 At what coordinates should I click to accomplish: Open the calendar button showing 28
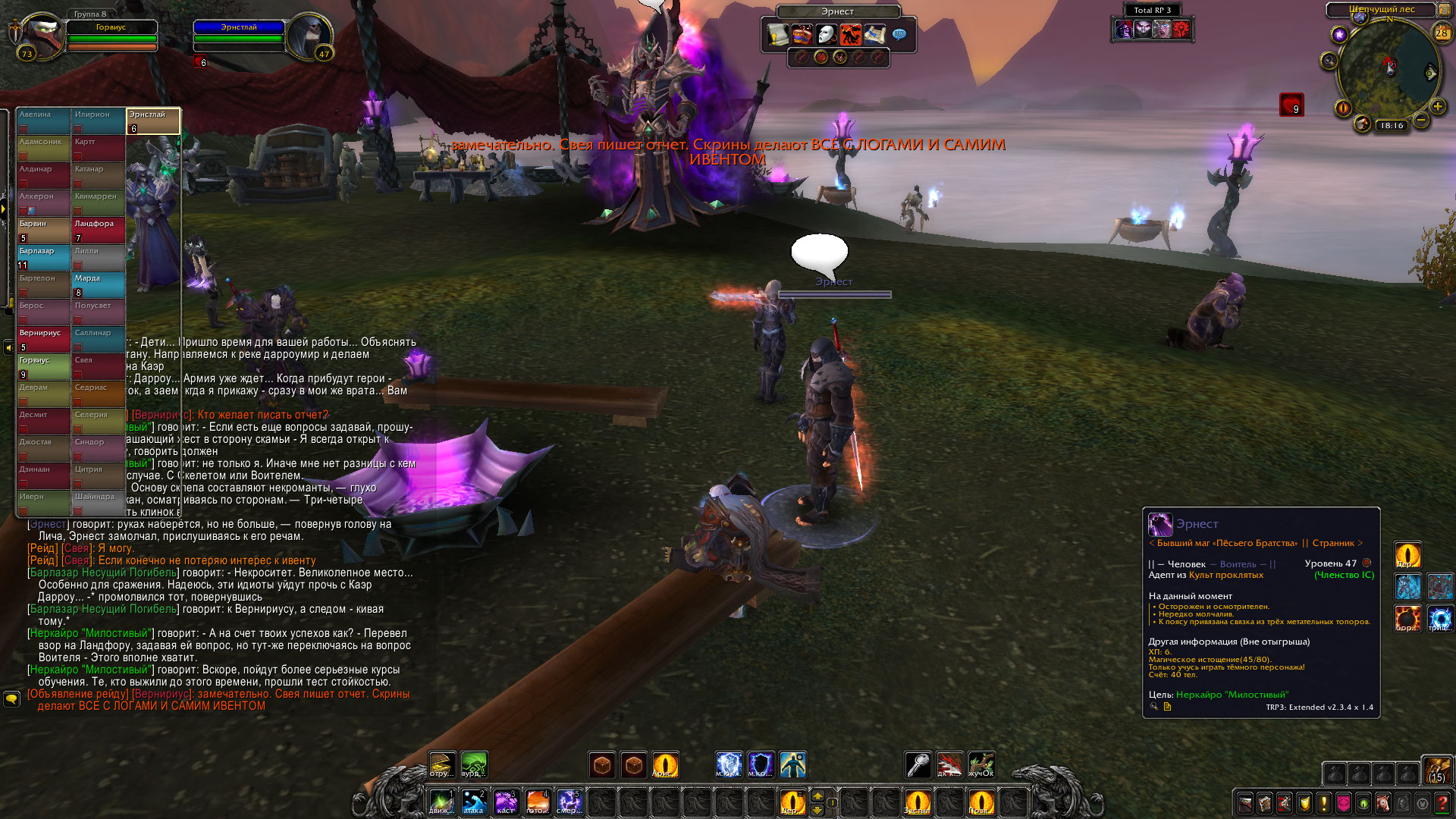pos(1442,33)
